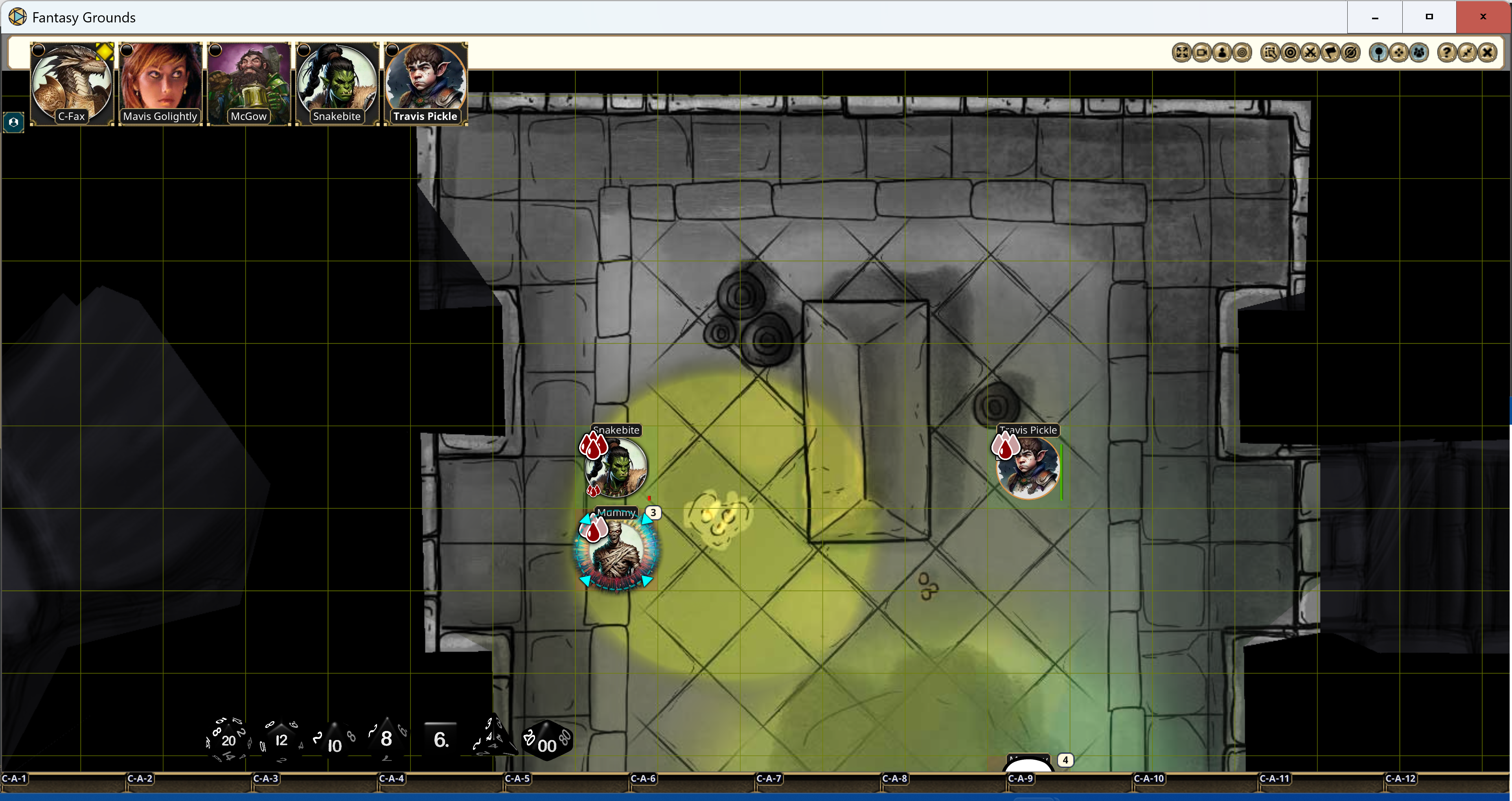This screenshot has width=1512, height=801.
Task: Maximize the Fantasy Grounds window
Action: pyautogui.click(x=1429, y=17)
